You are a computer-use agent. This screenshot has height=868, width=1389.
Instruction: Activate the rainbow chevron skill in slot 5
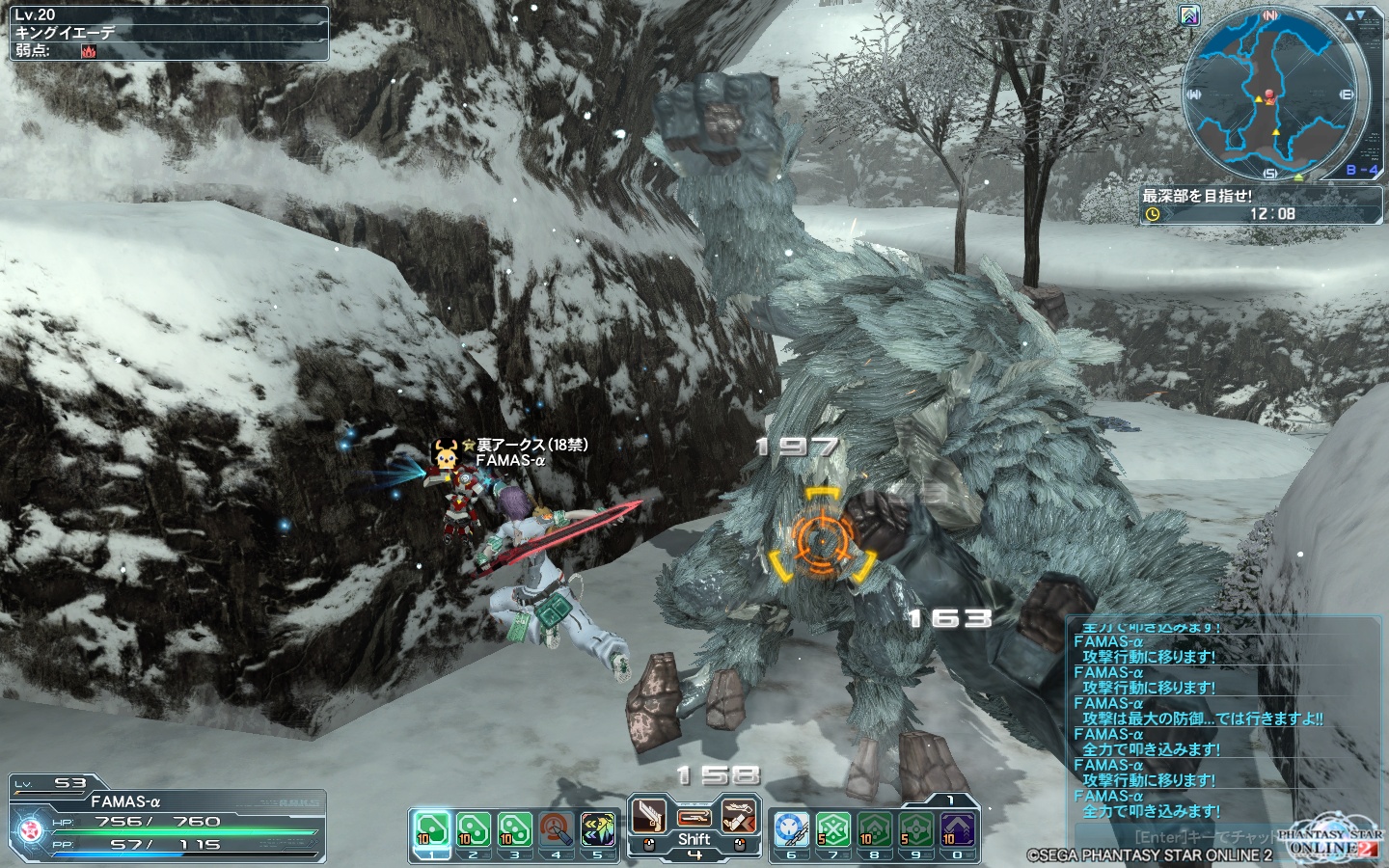point(598,829)
